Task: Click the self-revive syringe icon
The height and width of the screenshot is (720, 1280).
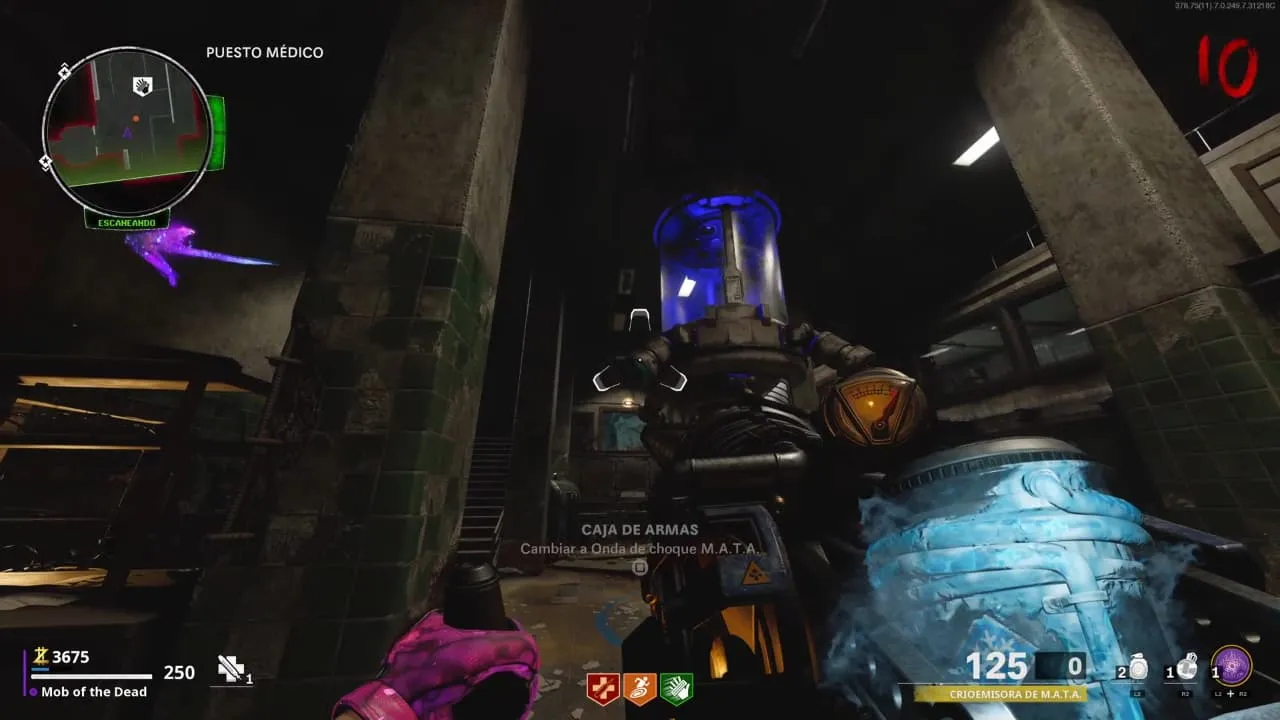Action: 232,670
